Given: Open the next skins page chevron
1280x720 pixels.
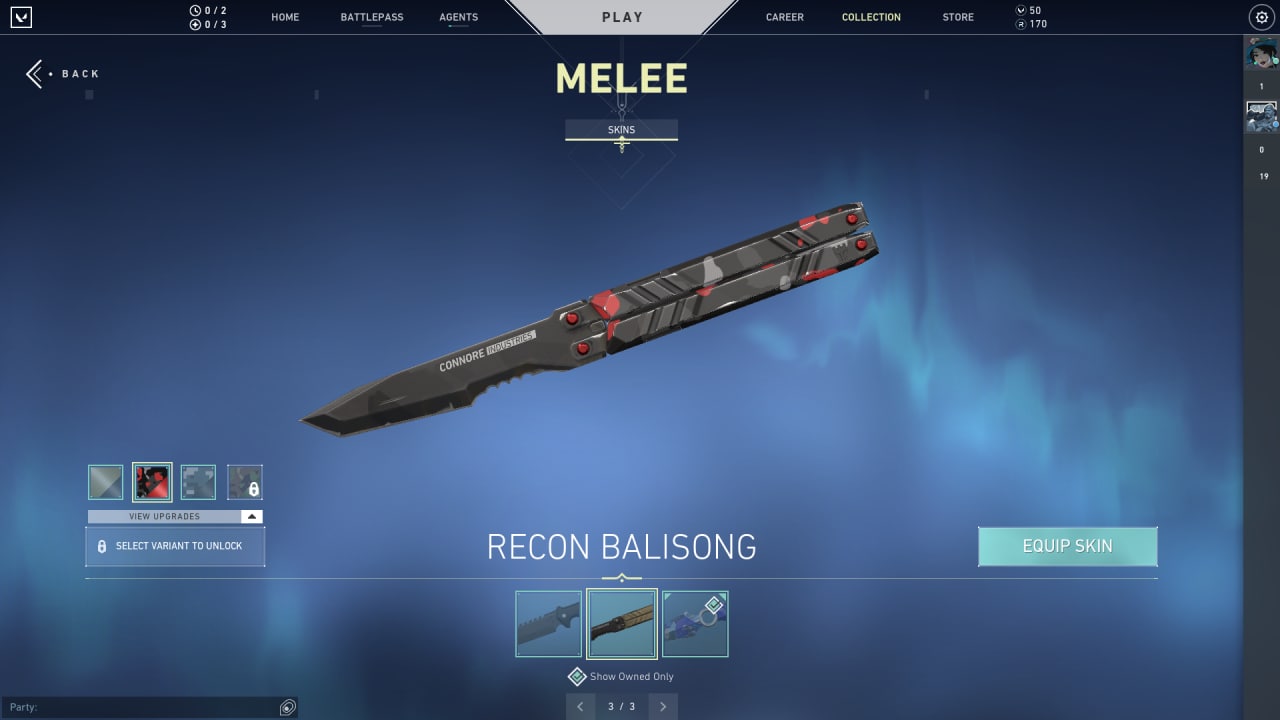Looking at the screenshot, I should (663, 706).
